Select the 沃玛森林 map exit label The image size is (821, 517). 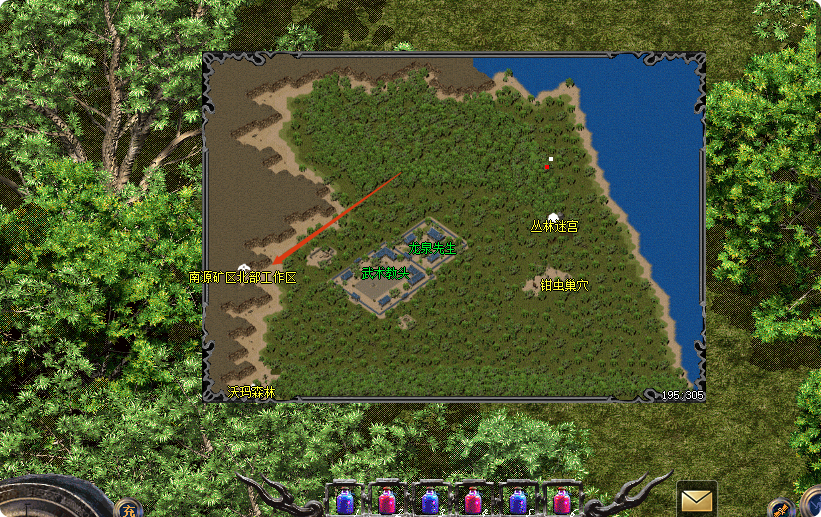point(250,393)
